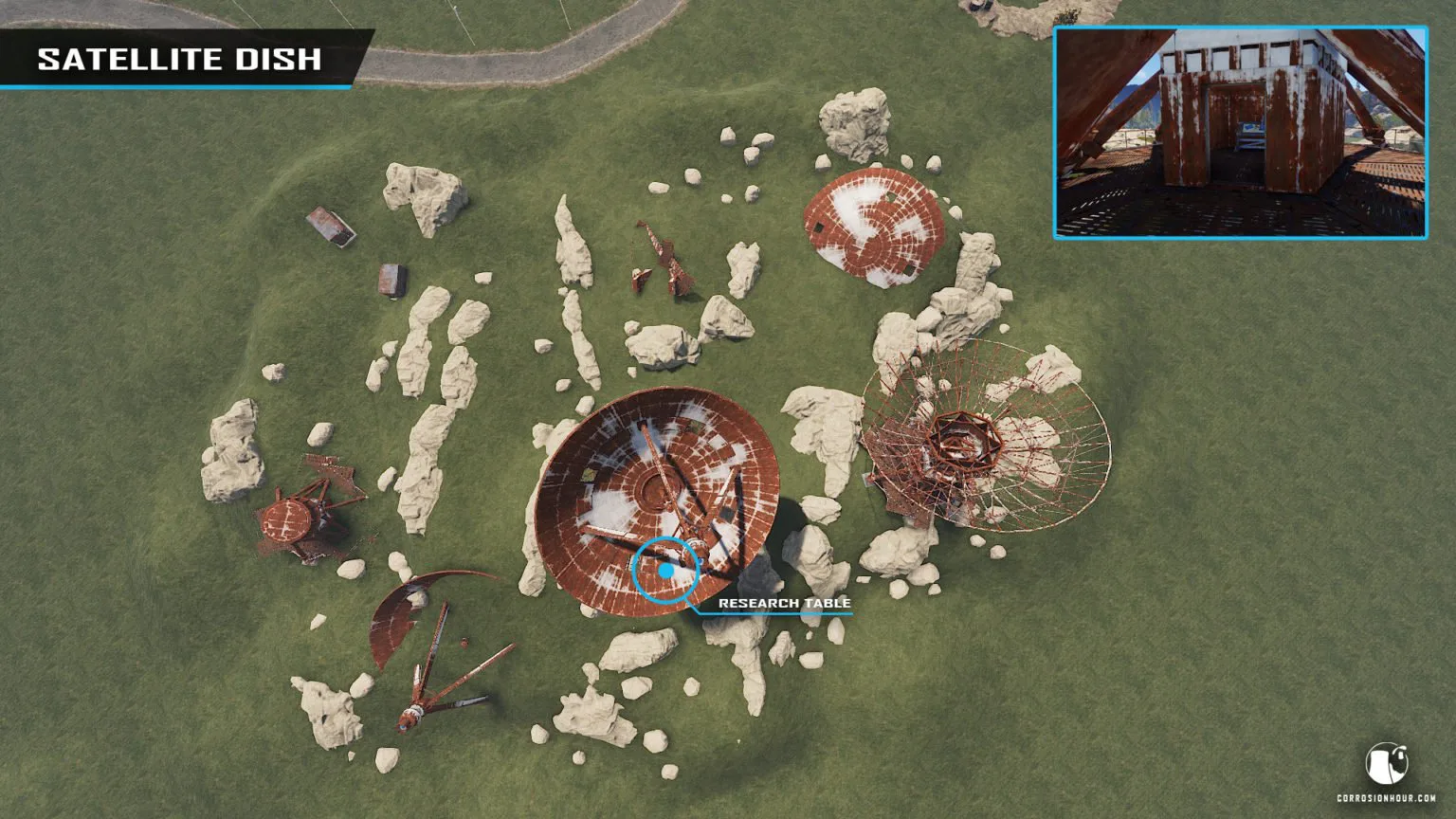Open the research table preview thumbnail
1456x819 pixels.
[x=1240, y=133]
